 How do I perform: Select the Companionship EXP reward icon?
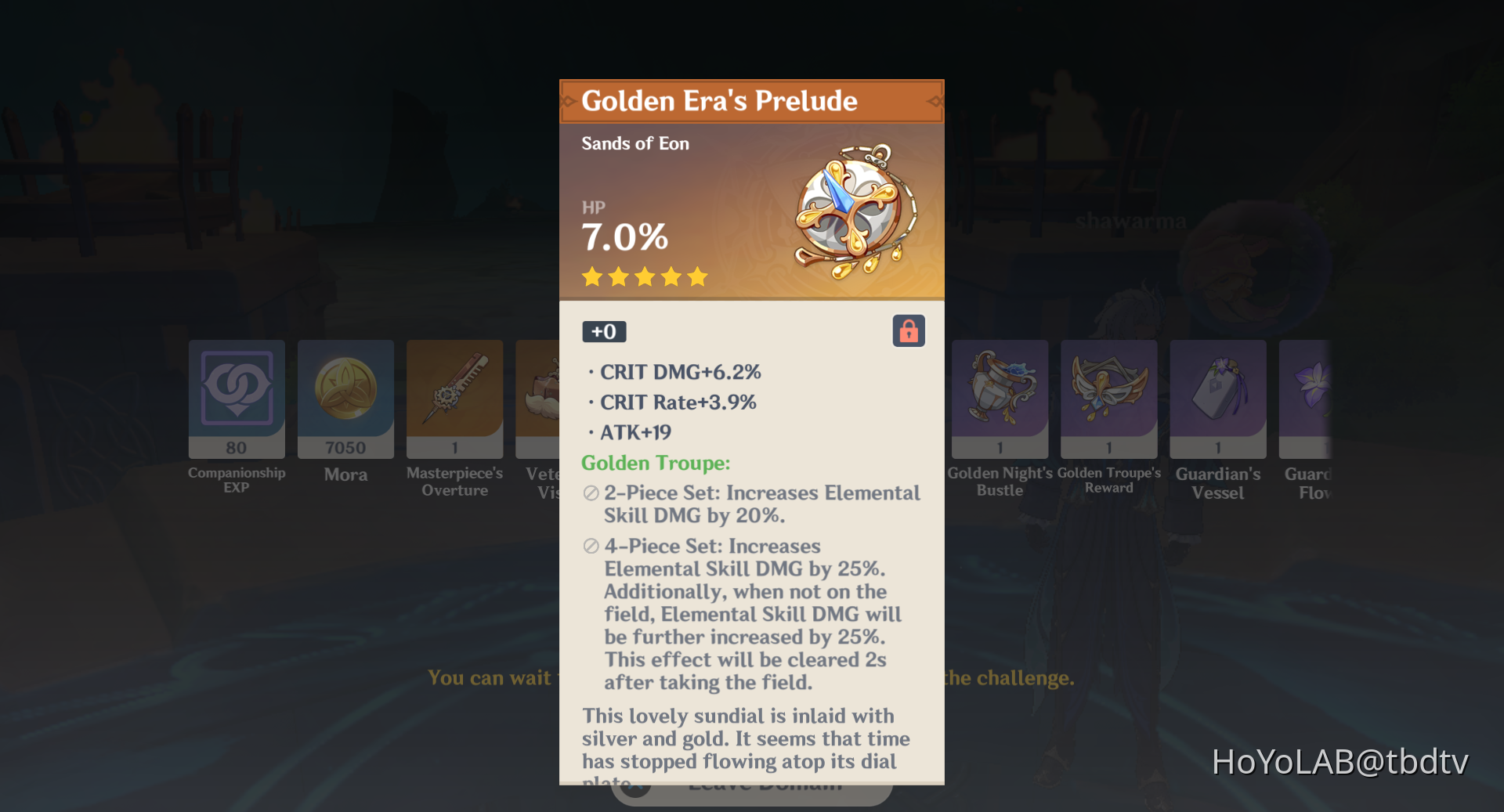point(236,399)
